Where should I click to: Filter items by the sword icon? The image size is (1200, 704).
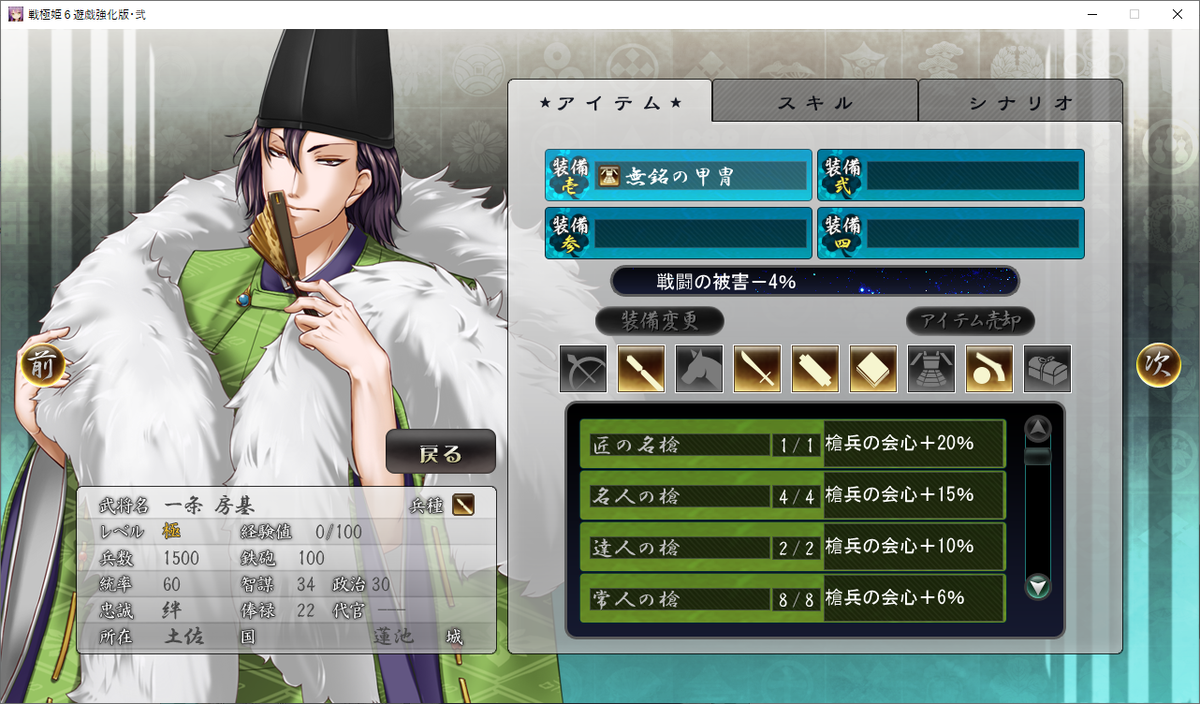pos(757,369)
